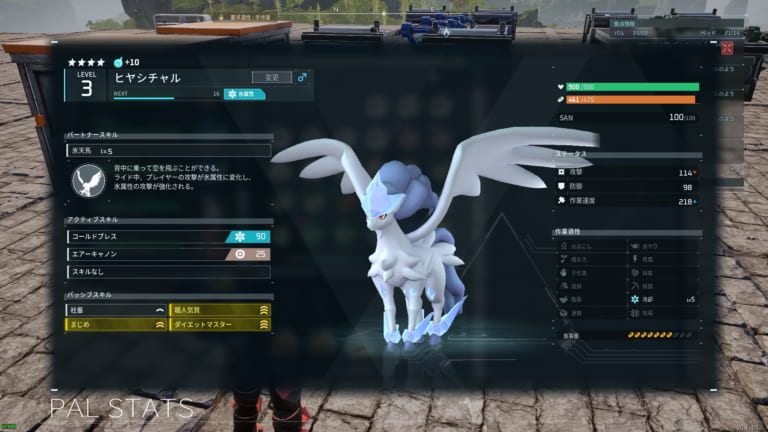
Task: Inspect the ダイエットマスター passive skill
Action: pyautogui.click(x=220, y=324)
